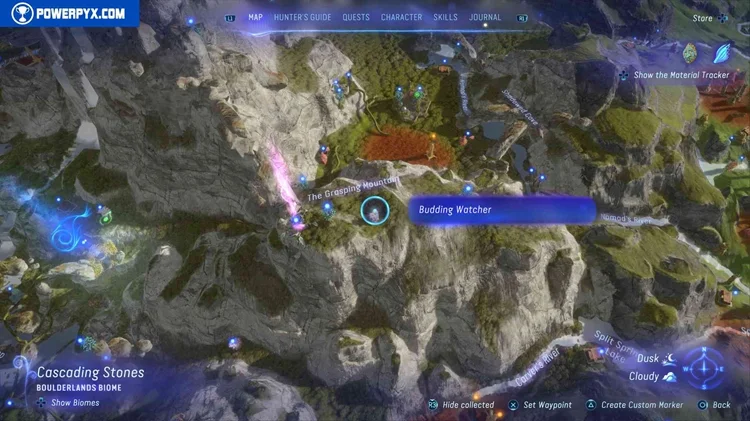Image resolution: width=750 pixels, height=421 pixels.
Task: Select the Budding Watcher map marker
Action: 374,210
